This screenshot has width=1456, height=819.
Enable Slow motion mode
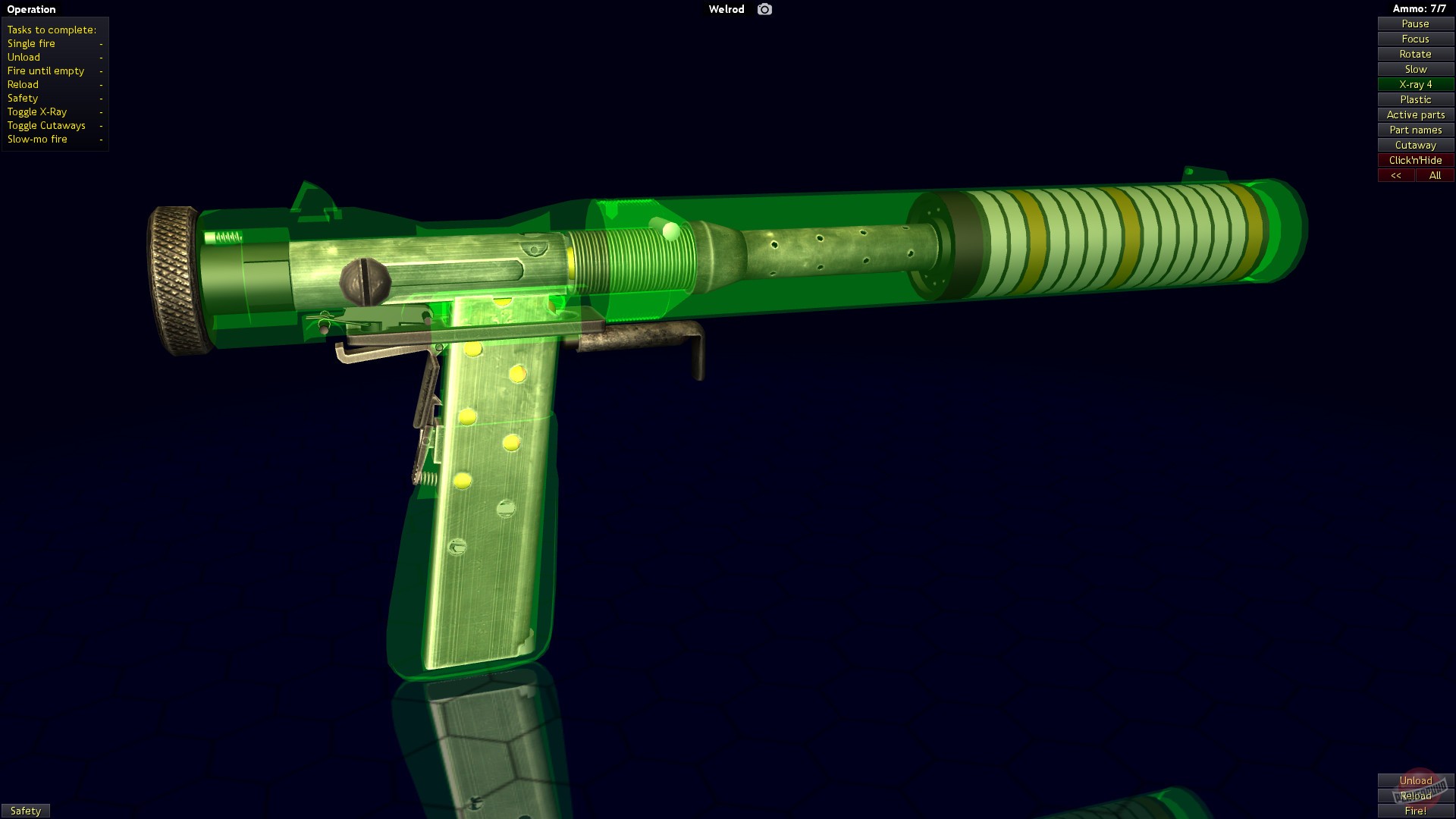pos(1415,69)
